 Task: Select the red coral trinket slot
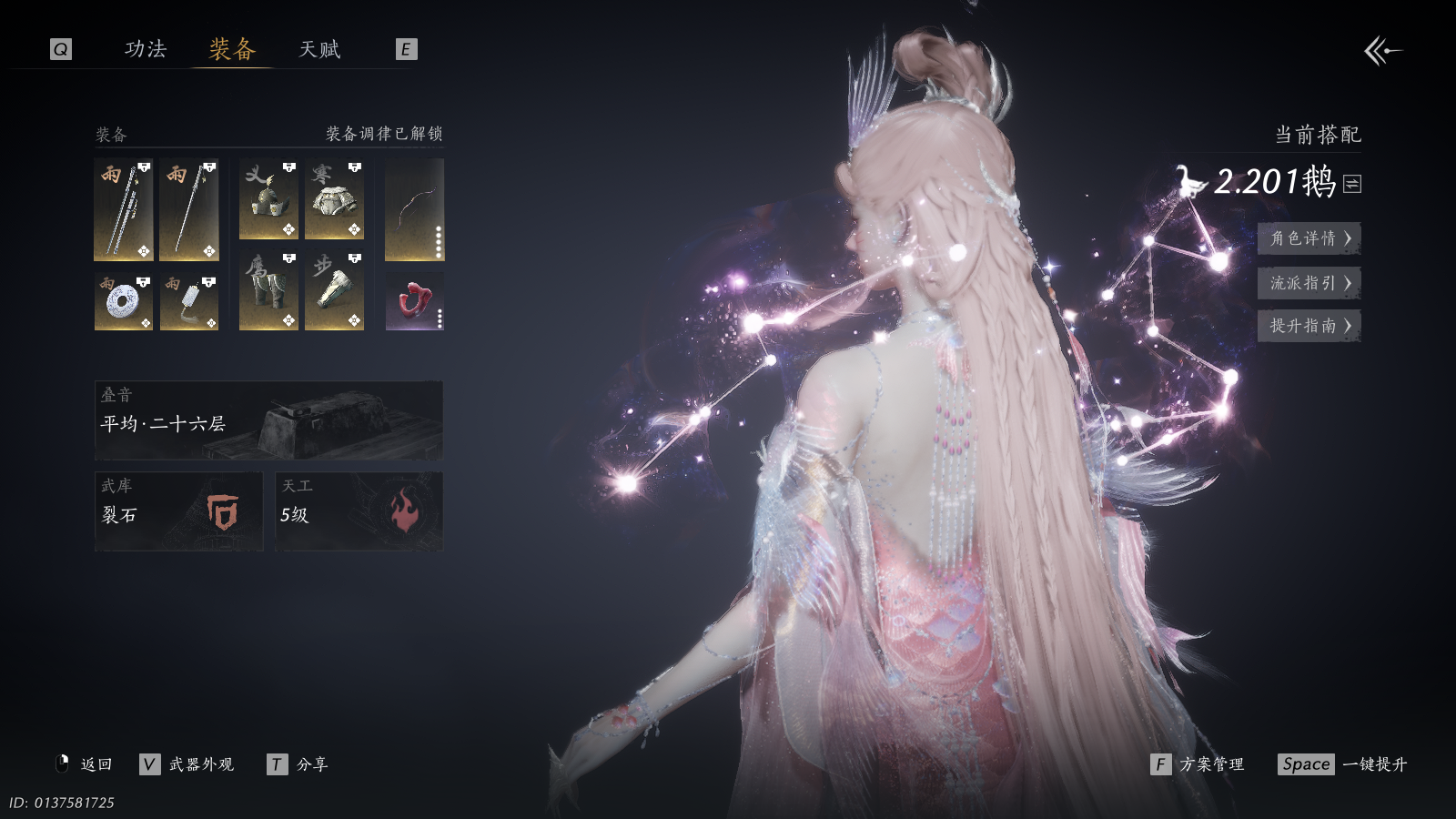tap(414, 301)
